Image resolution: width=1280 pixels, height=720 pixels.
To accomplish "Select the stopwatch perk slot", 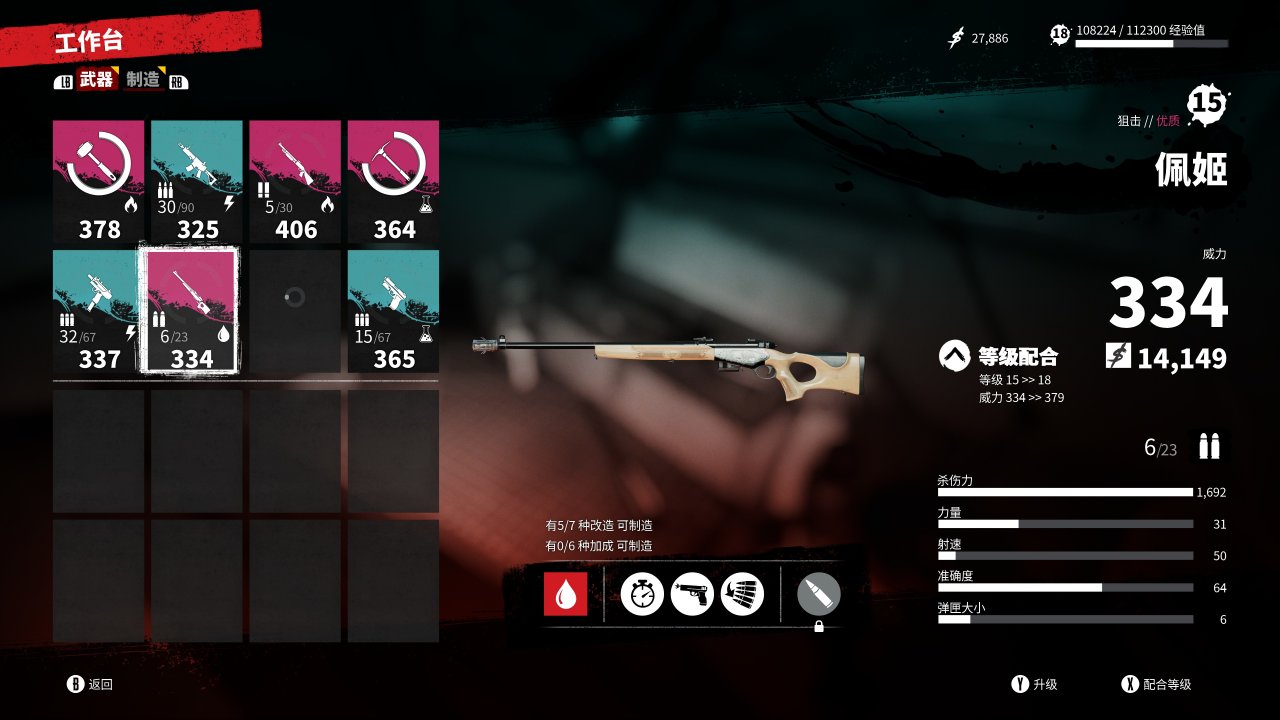I will coord(642,594).
